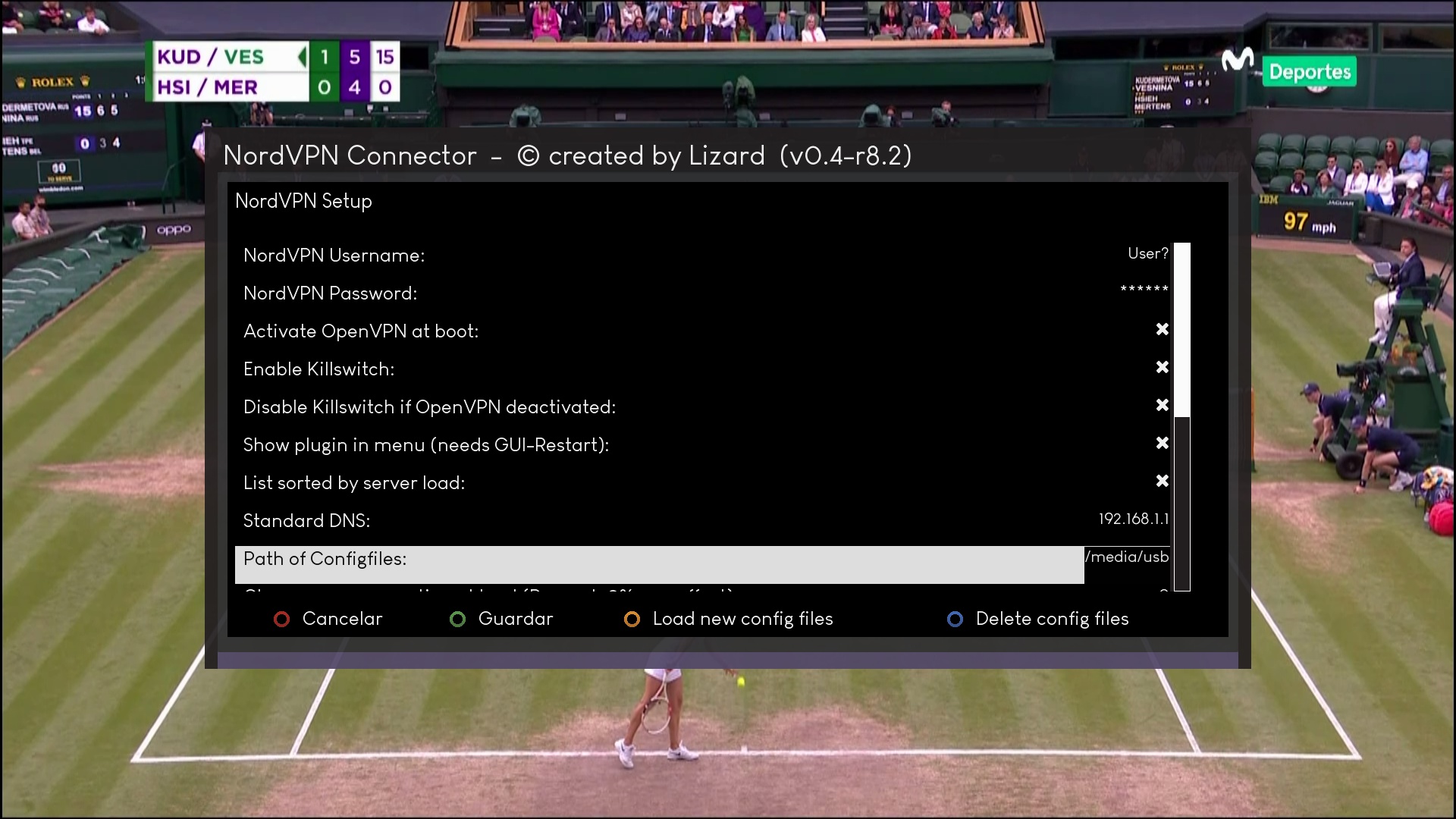1456x819 pixels.
Task: Click the settings list scrollbar
Action: (x=1181, y=417)
